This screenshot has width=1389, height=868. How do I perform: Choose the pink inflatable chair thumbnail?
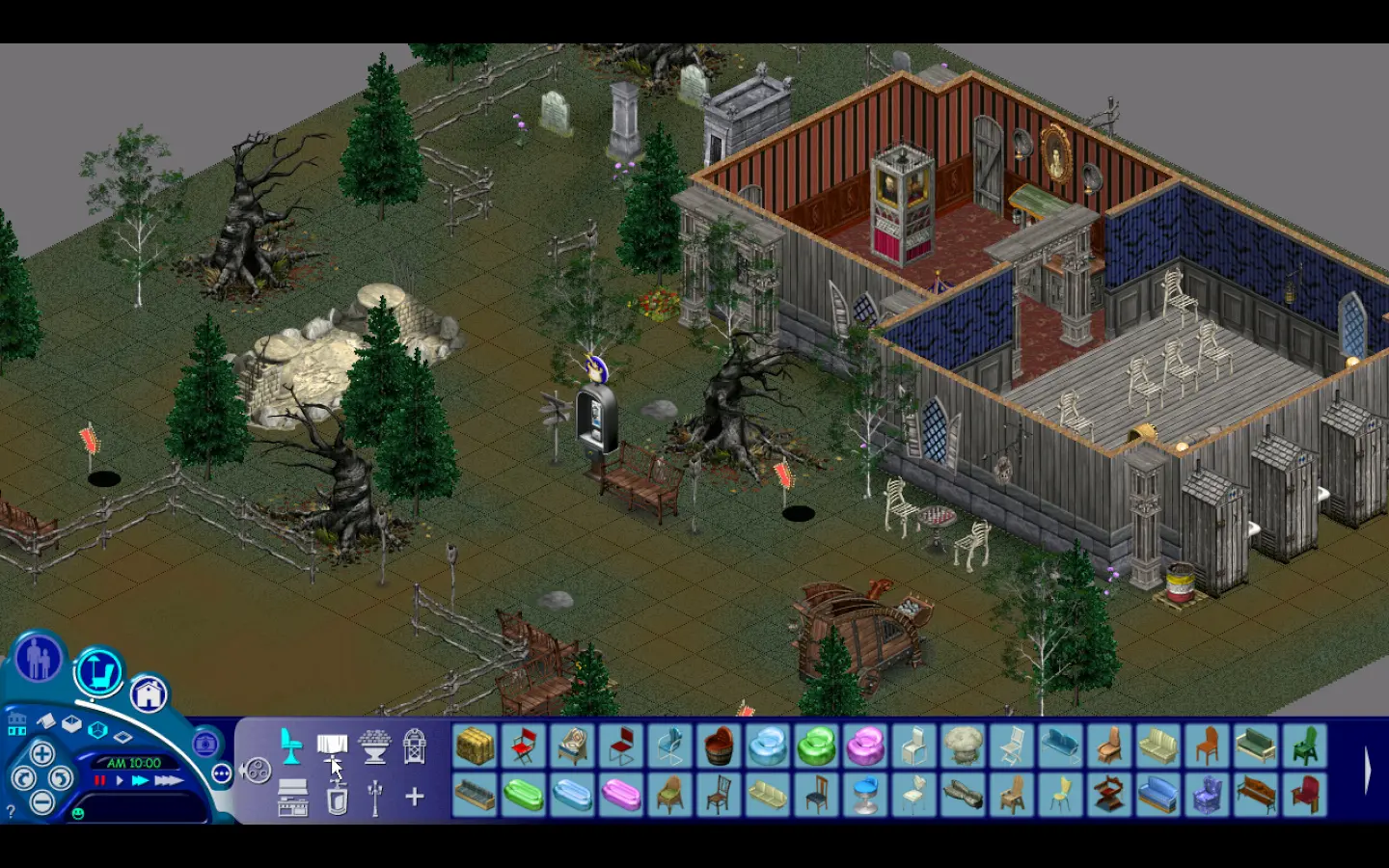coord(865,746)
